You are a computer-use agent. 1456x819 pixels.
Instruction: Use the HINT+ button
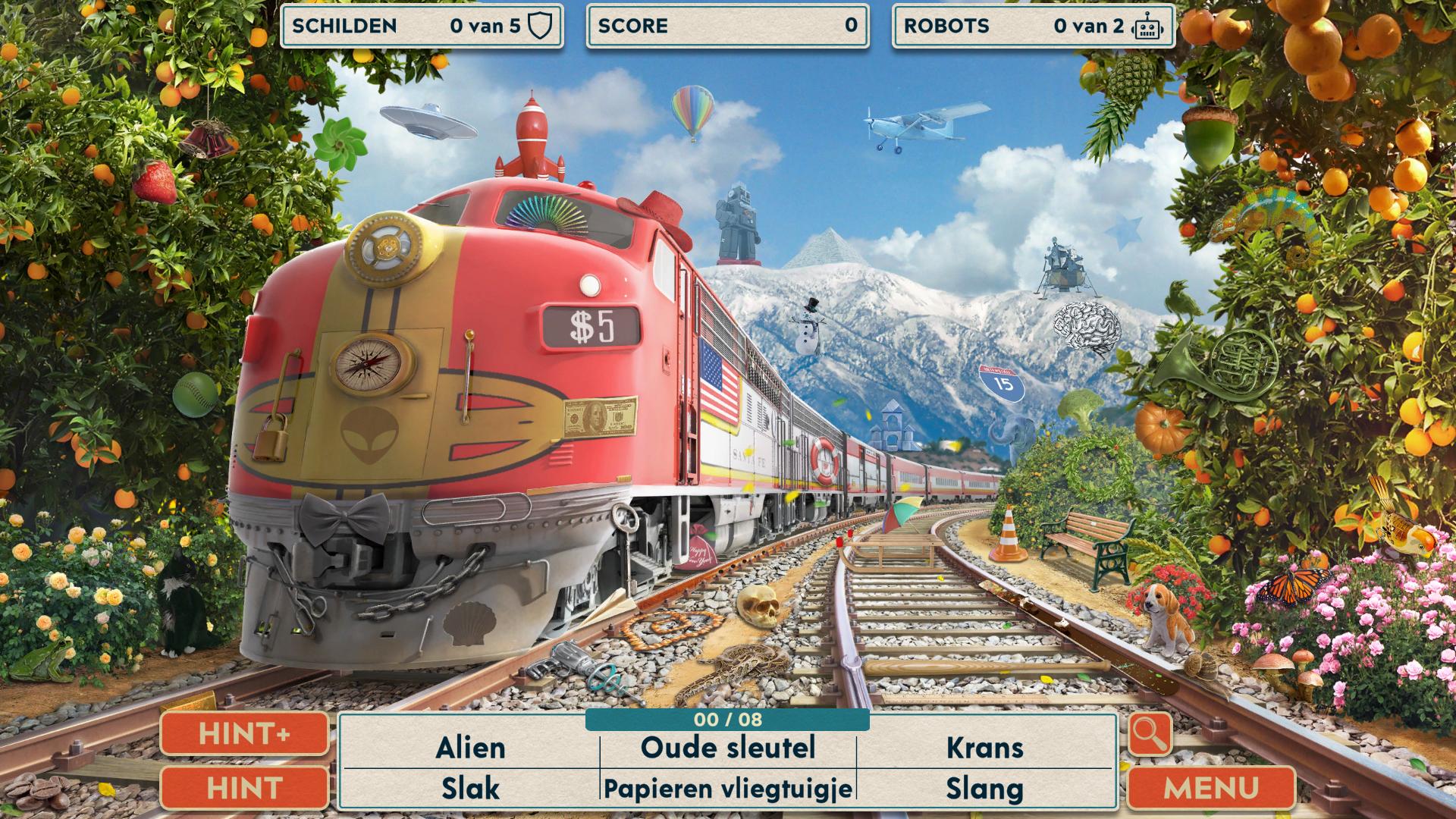[244, 733]
